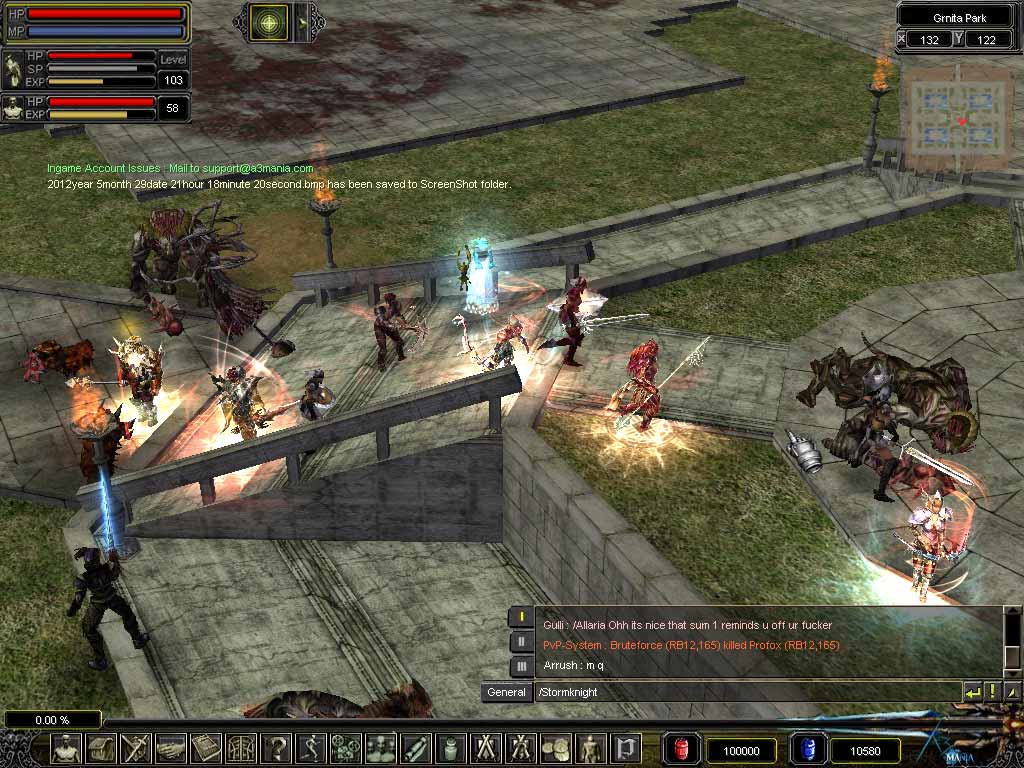Expand the skill selector arrow beside the crosshair
Image resolution: width=1024 pixels, height=768 pixels.
point(307,22)
